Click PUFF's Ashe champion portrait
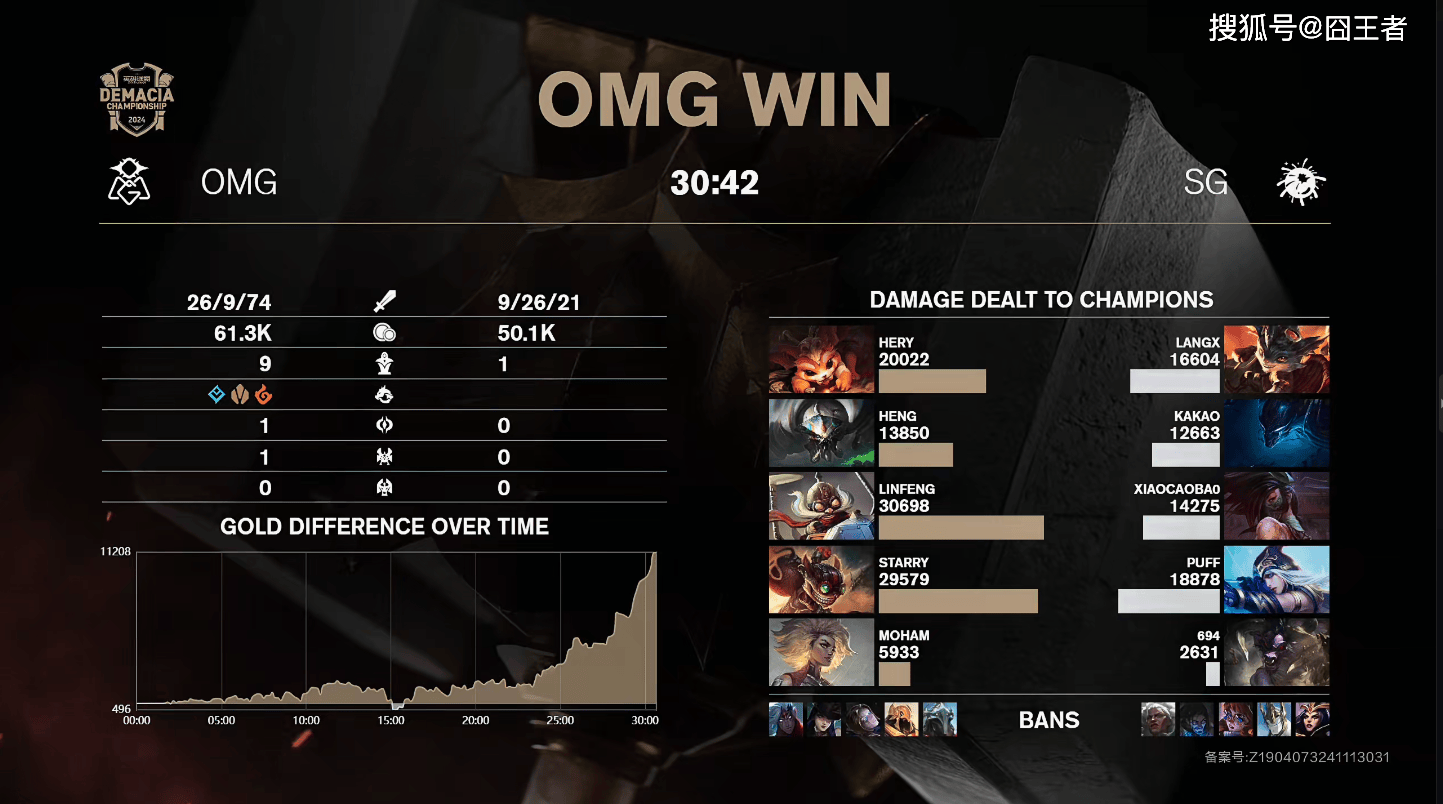The height and width of the screenshot is (804, 1443). 1276,579
